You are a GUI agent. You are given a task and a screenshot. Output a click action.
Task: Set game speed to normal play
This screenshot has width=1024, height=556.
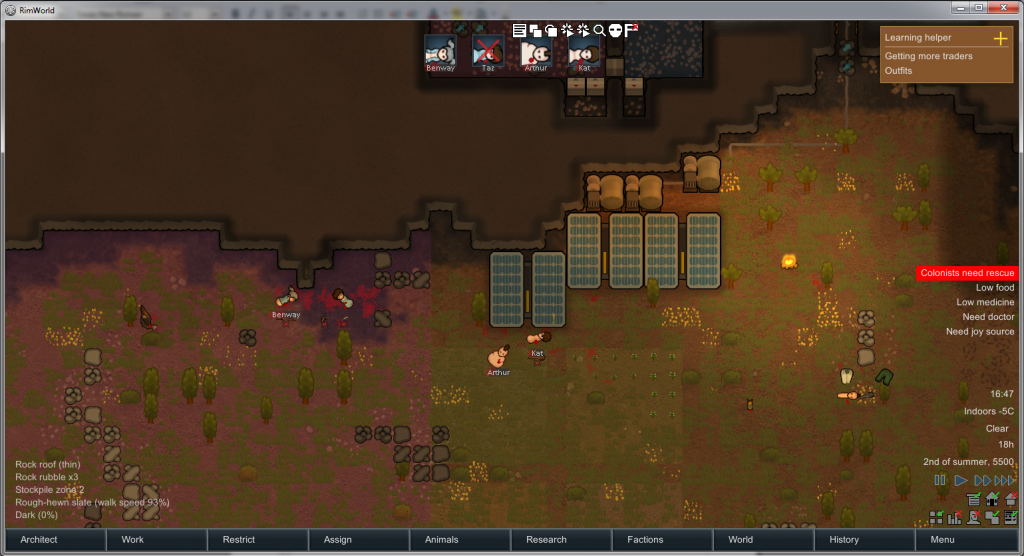[961, 480]
